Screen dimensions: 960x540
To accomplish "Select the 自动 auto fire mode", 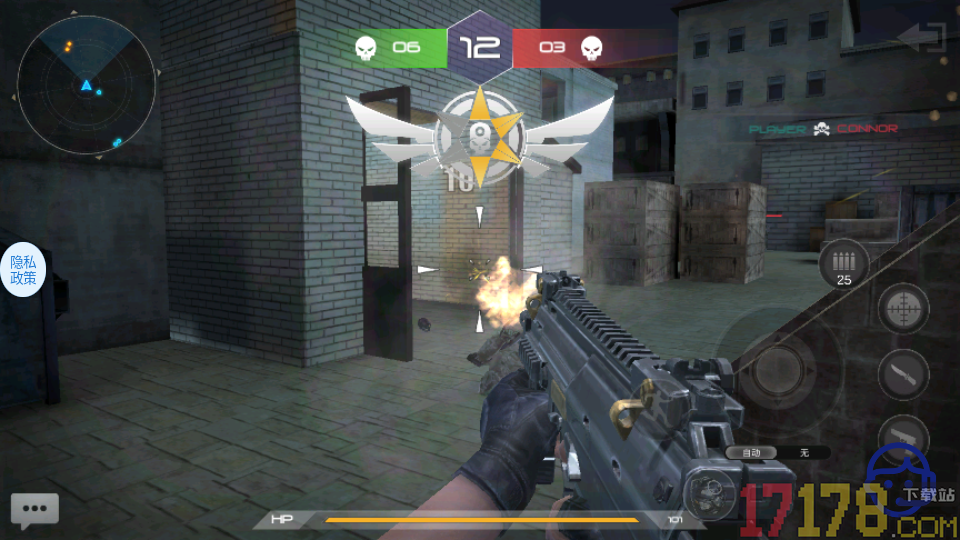I will tap(750, 453).
